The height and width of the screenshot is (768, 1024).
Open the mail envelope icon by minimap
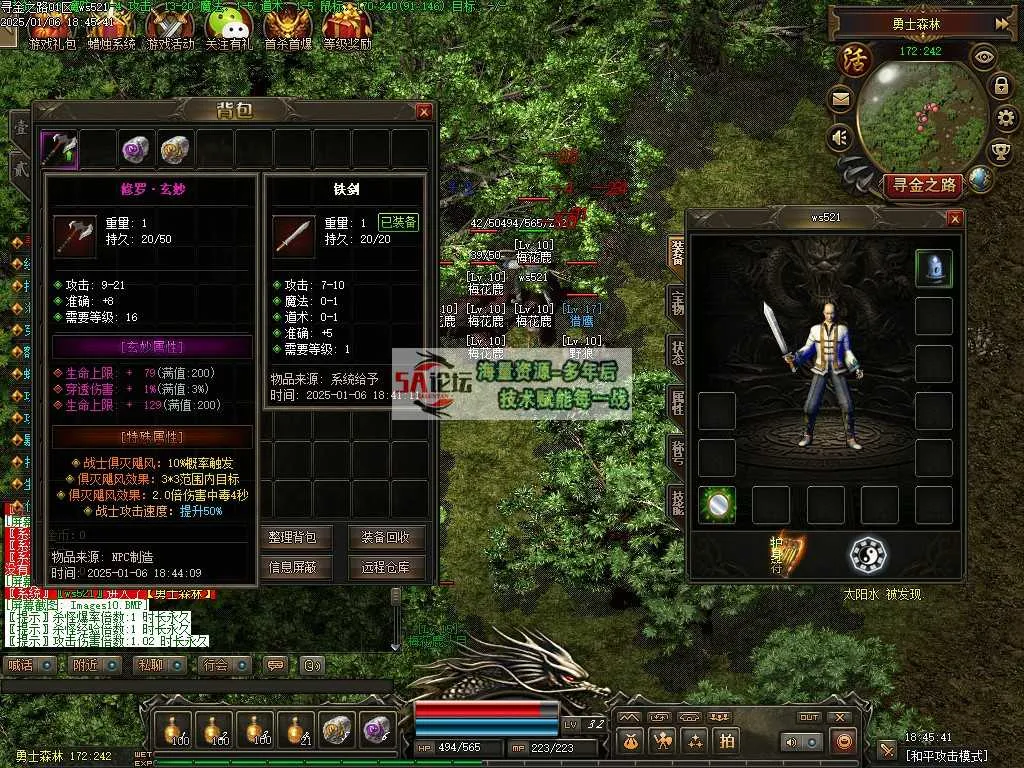coord(839,99)
